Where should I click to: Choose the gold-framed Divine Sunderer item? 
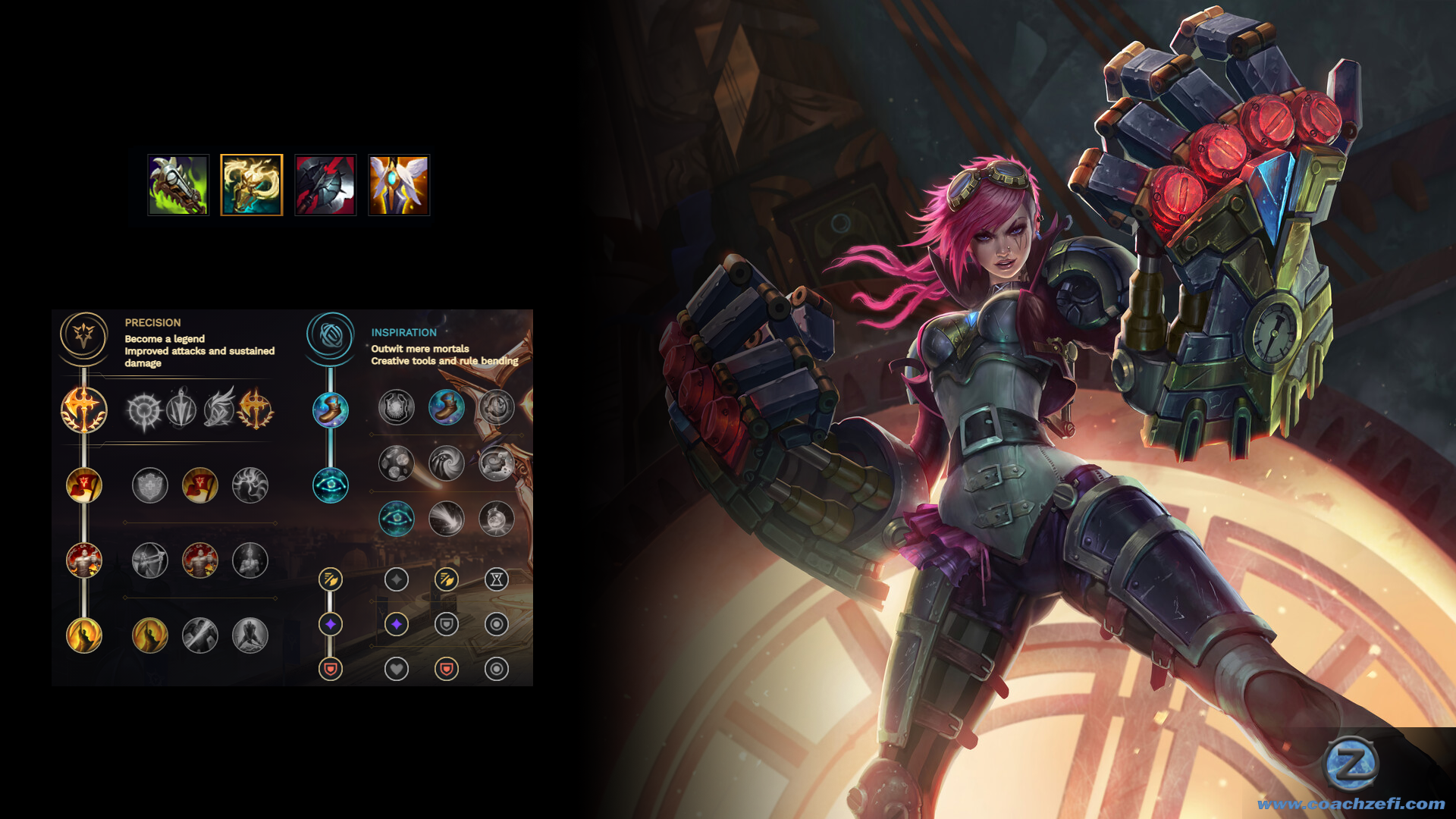point(252,185)
